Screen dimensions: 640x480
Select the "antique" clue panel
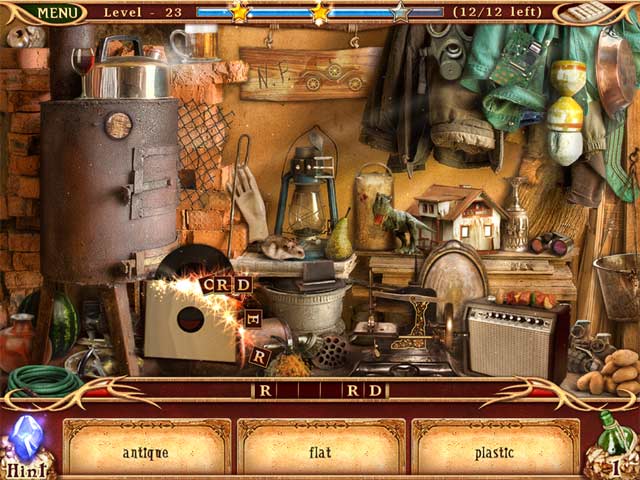[x=146, y=452]
